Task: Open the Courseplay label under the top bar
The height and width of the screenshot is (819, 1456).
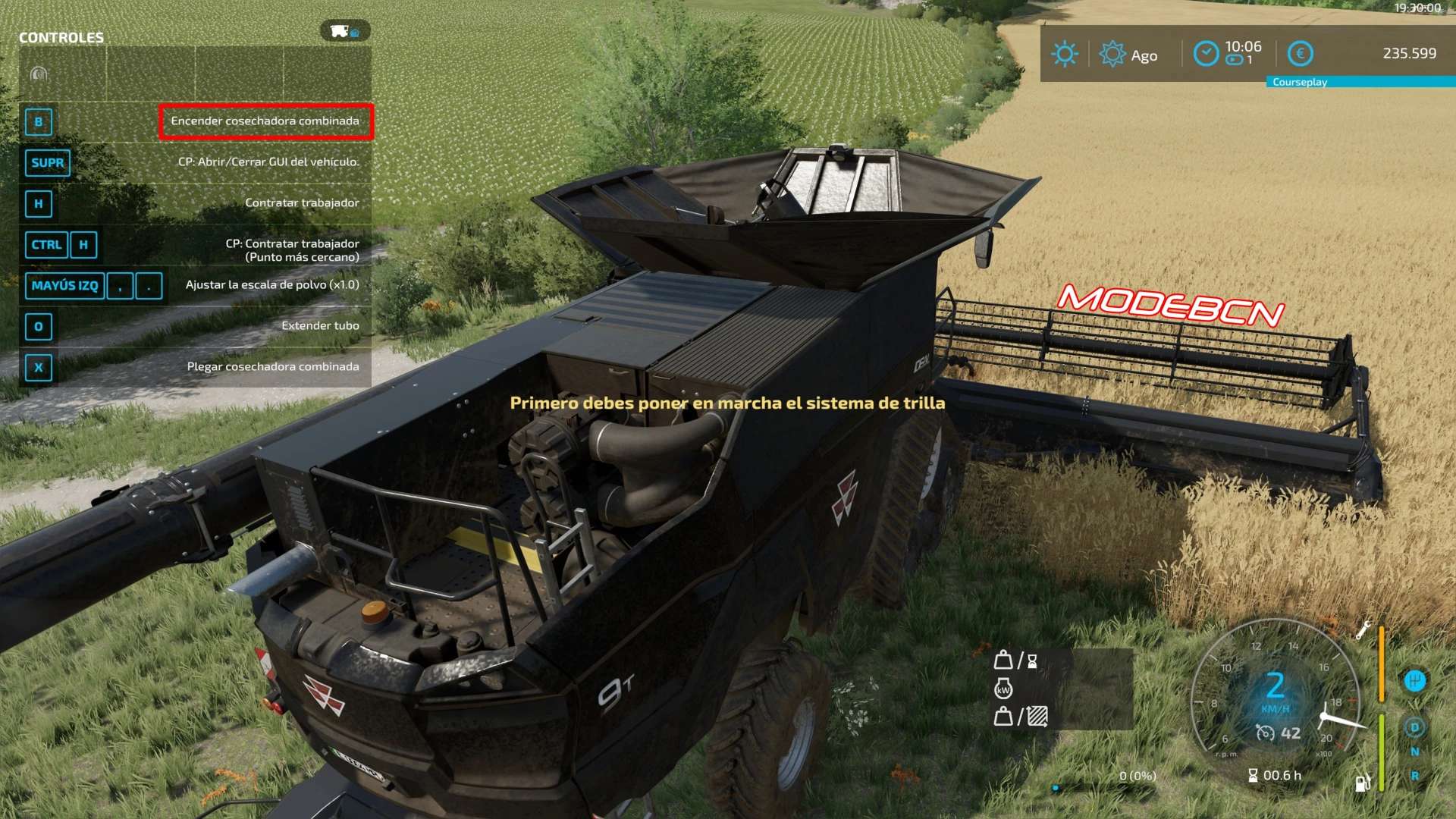Action: coord(1300,82)
